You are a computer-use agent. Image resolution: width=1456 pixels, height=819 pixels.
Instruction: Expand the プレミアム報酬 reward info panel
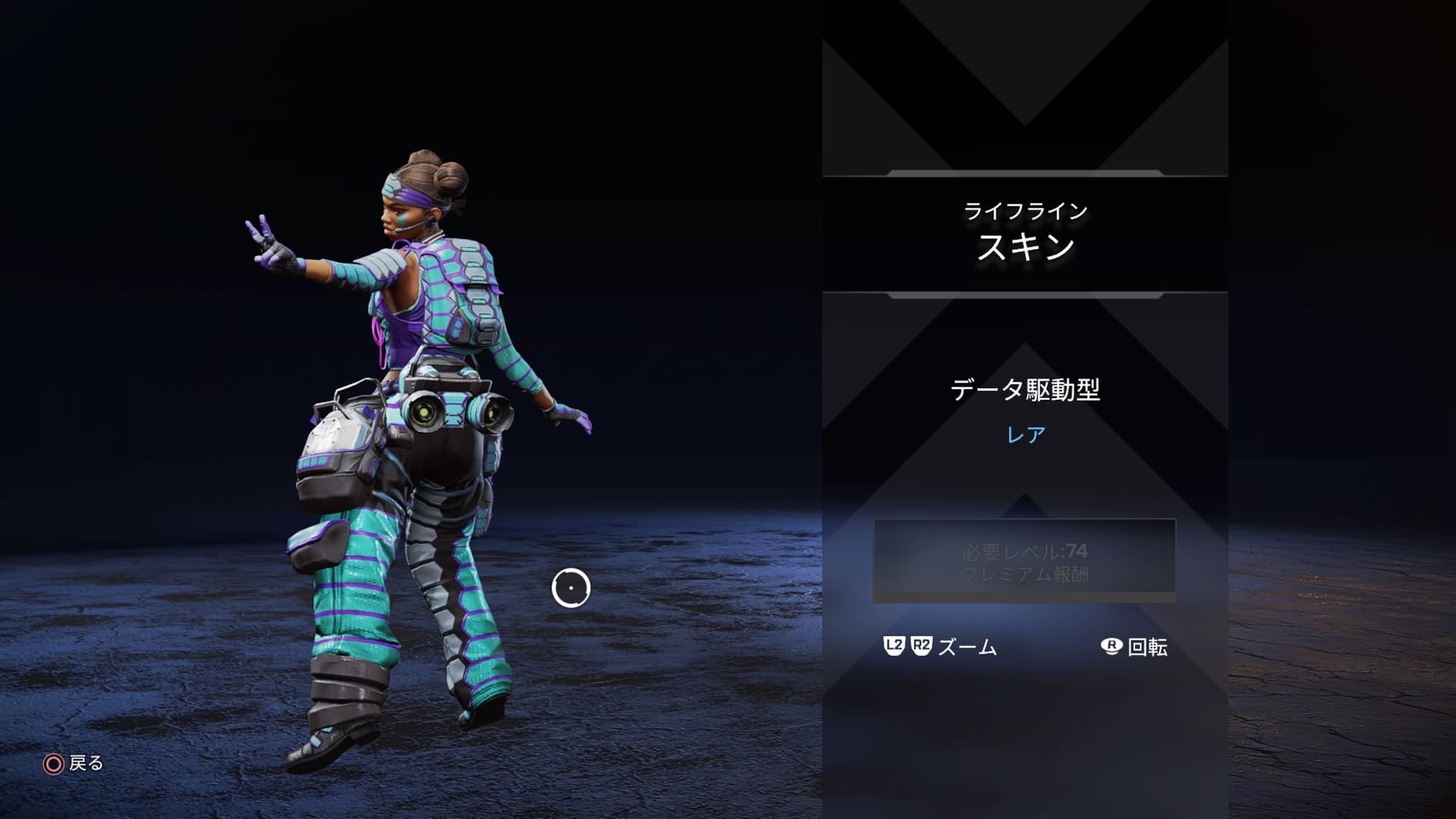[x=1028, y=576]
